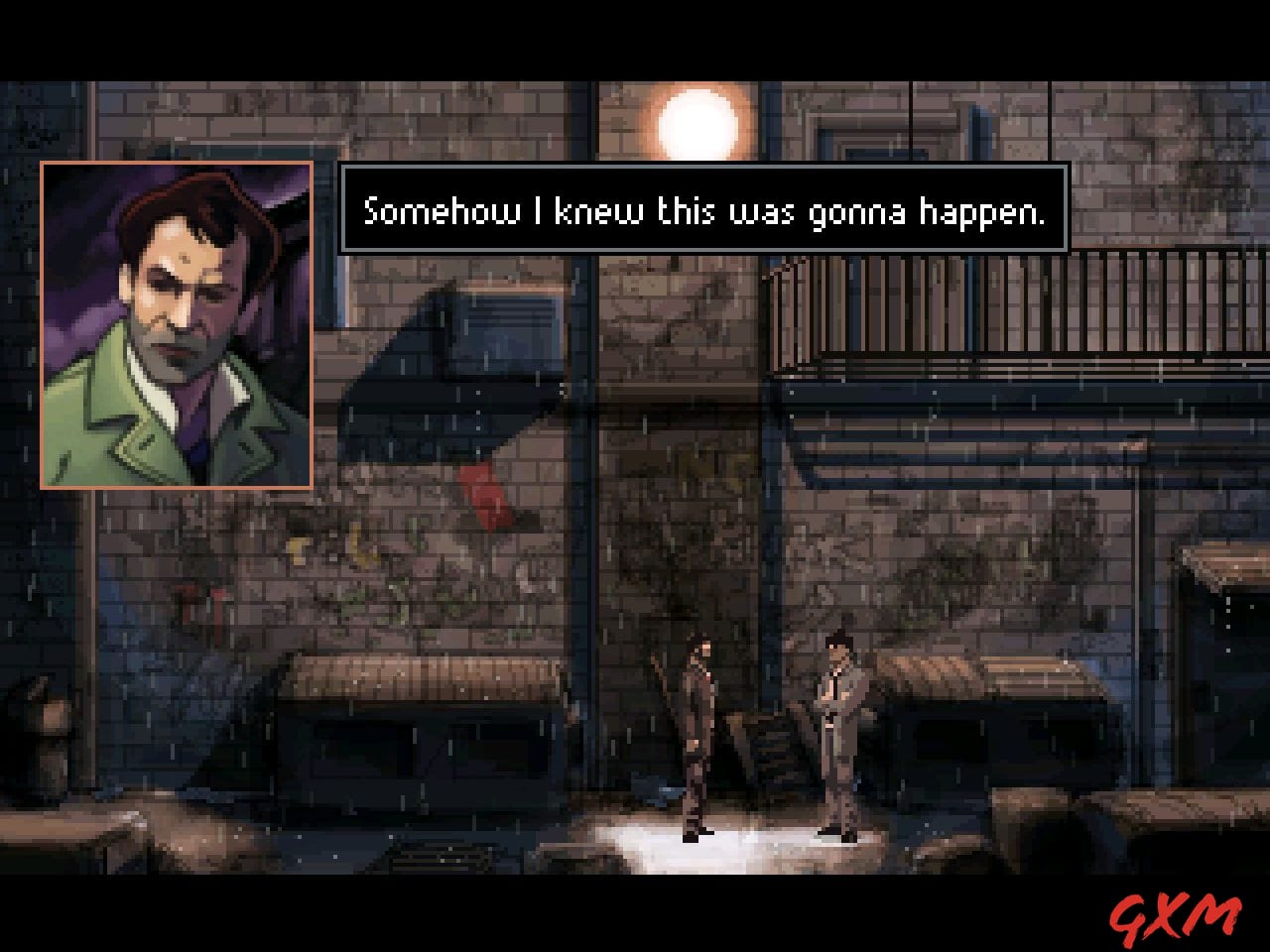Click the balcony railing above the characters
Image resolution: width=1270 pixels, height=952 pixels.
(x=933, y=307)
